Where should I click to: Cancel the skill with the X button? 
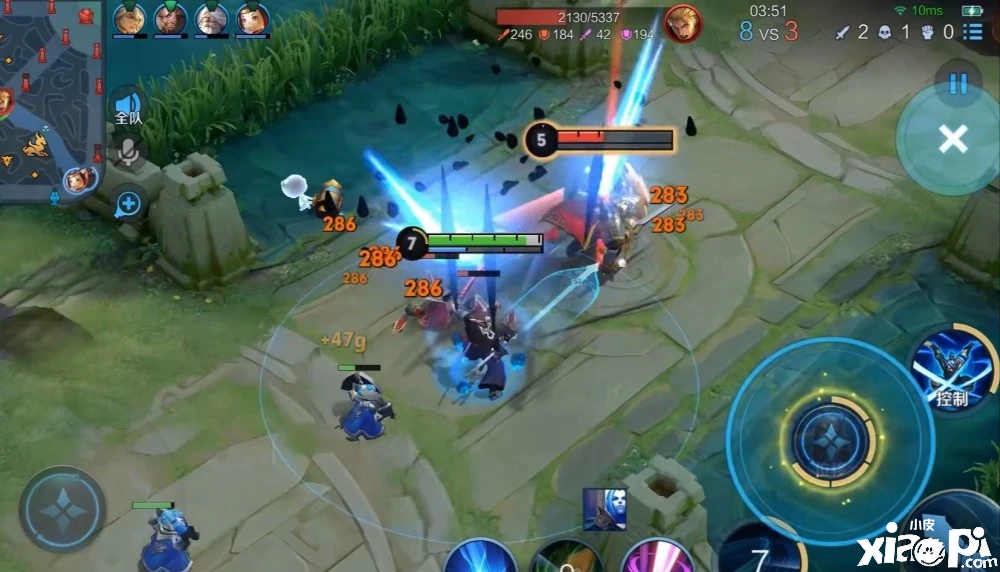coord(952,139)
